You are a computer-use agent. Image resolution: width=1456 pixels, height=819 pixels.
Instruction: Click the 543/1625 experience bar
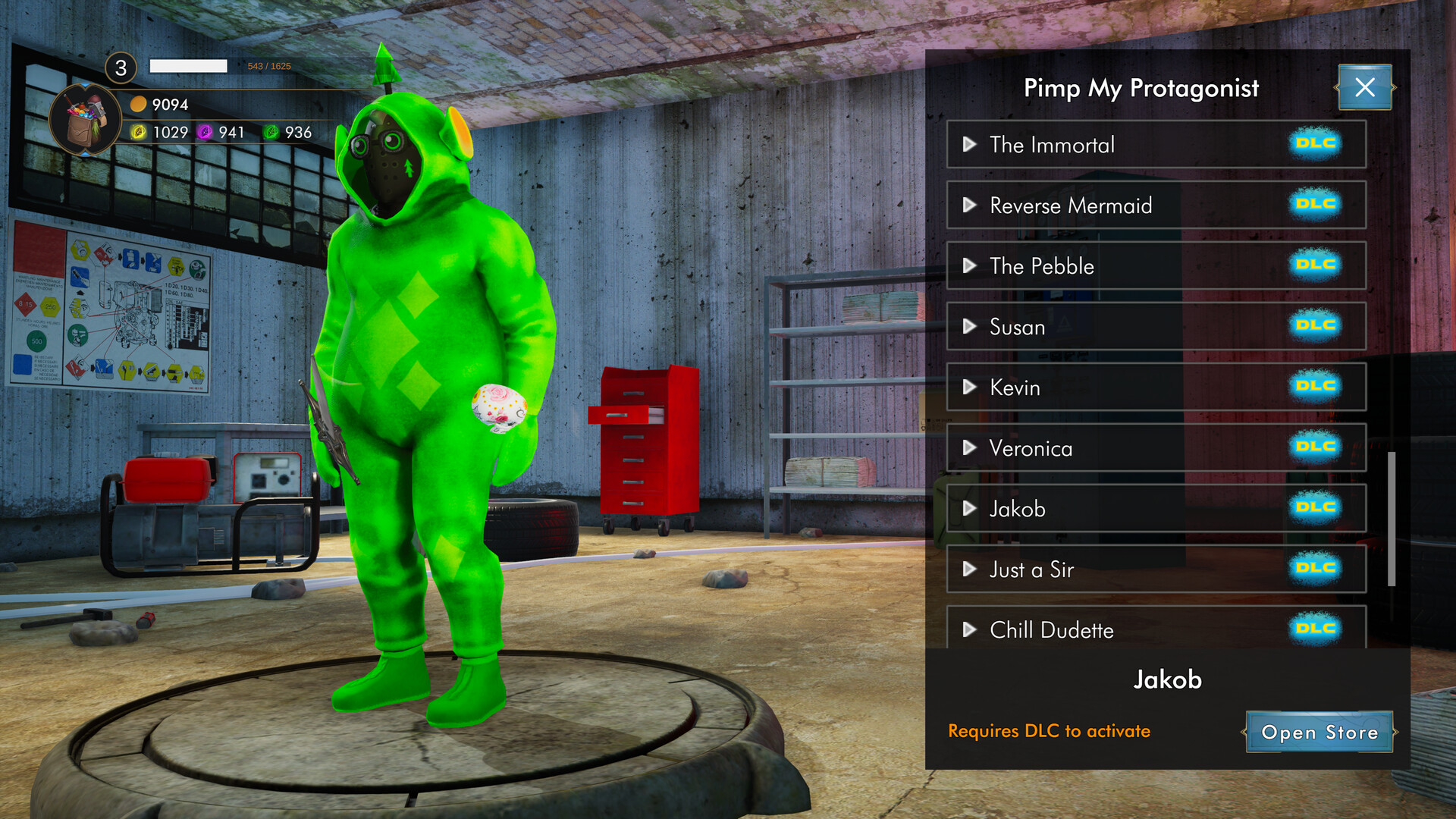pyautogui.click(x=189, y=66)
